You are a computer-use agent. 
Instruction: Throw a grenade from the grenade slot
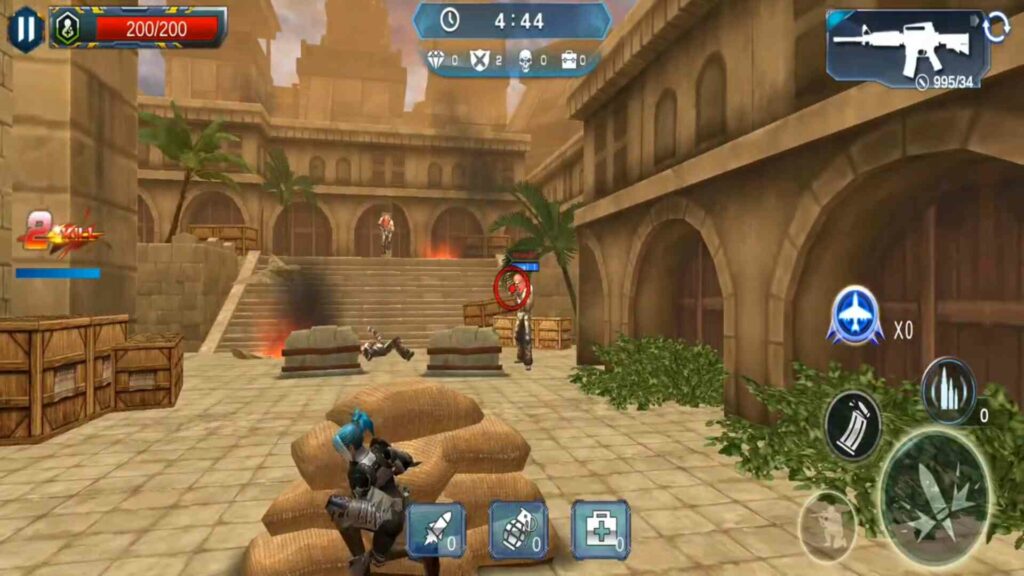(518, 530)
